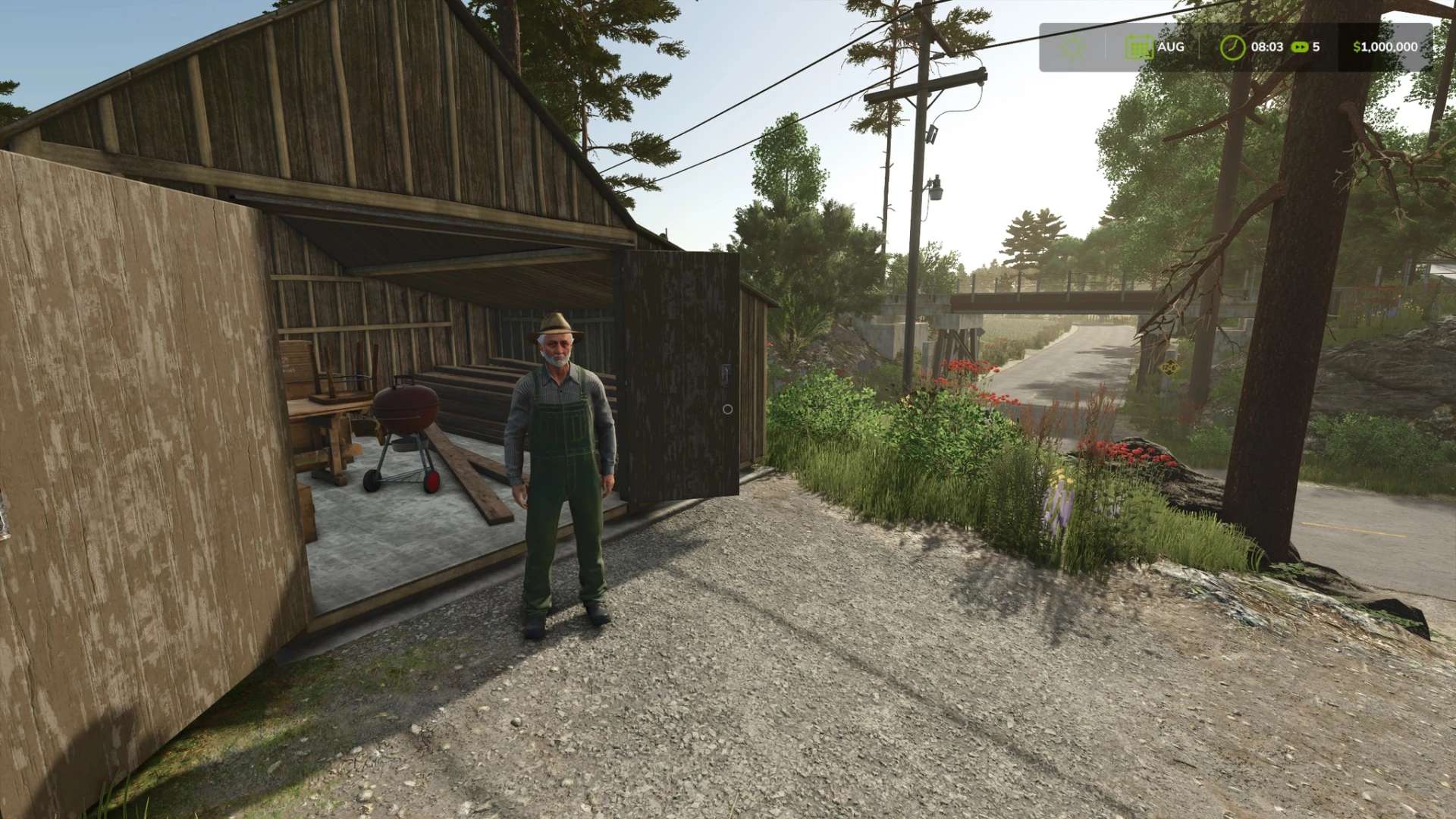Click the fast-forward time speed icon
Image resolution: width=1456 pixels, height=819 pixels.
(1299, 47)
